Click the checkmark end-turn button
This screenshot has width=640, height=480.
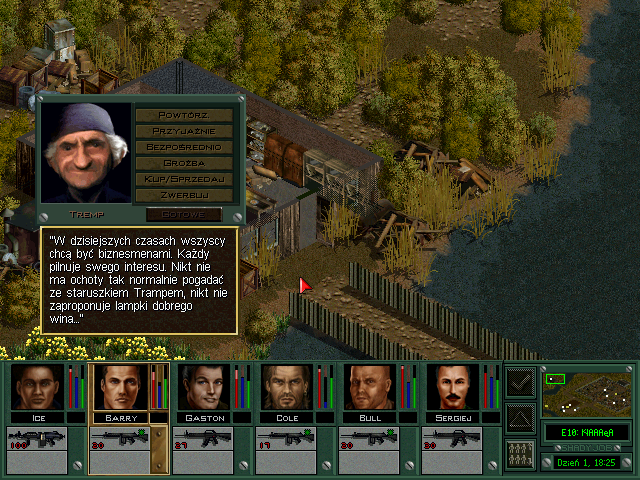(520, 381)
